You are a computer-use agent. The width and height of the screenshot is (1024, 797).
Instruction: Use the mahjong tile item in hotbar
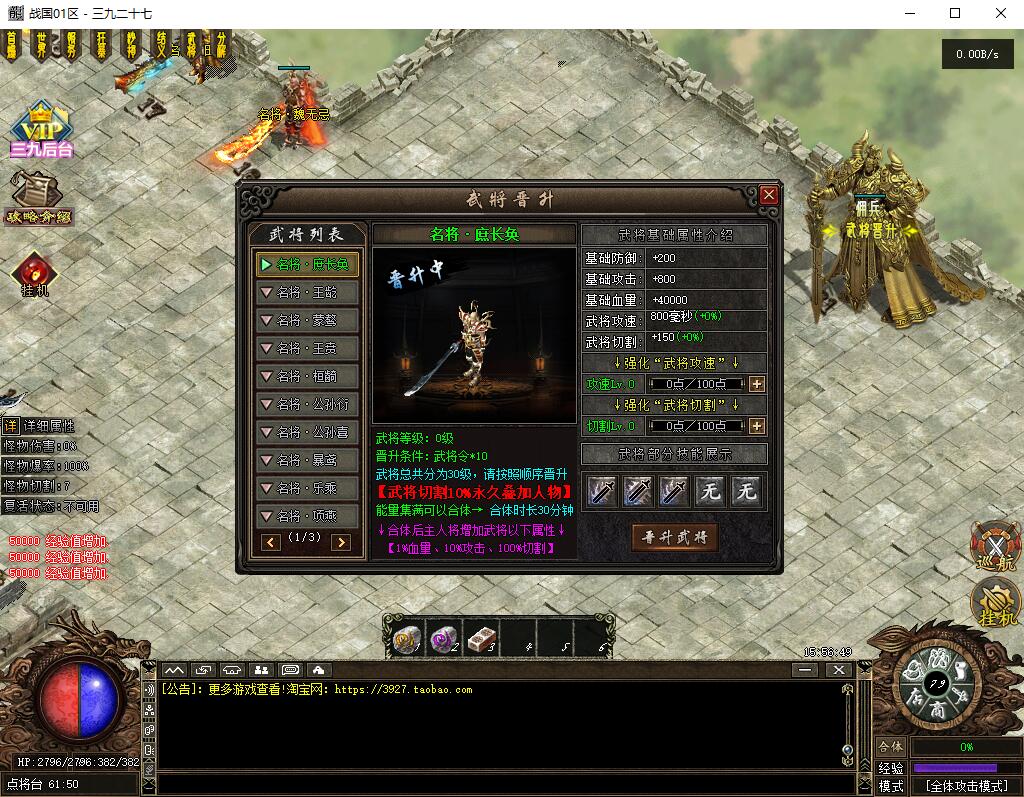coord(482,639)
